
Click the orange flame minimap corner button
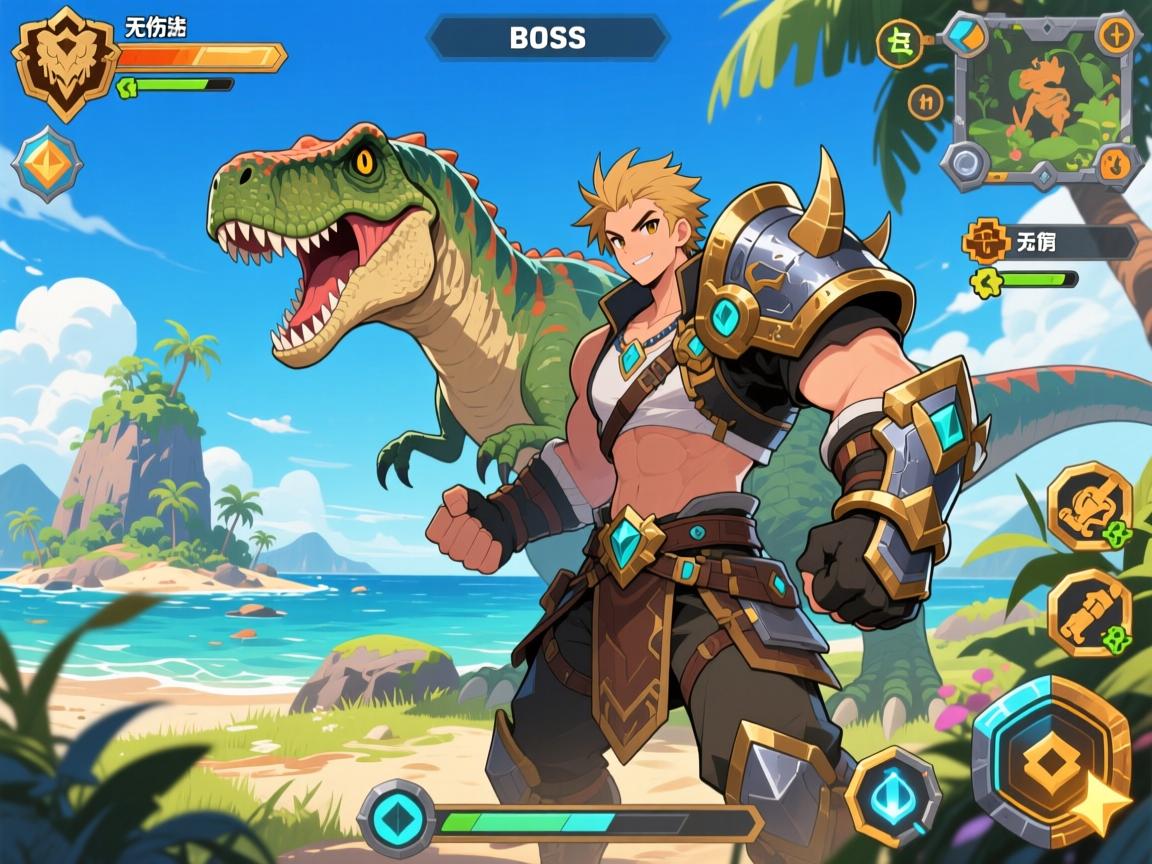point(1117,161)
